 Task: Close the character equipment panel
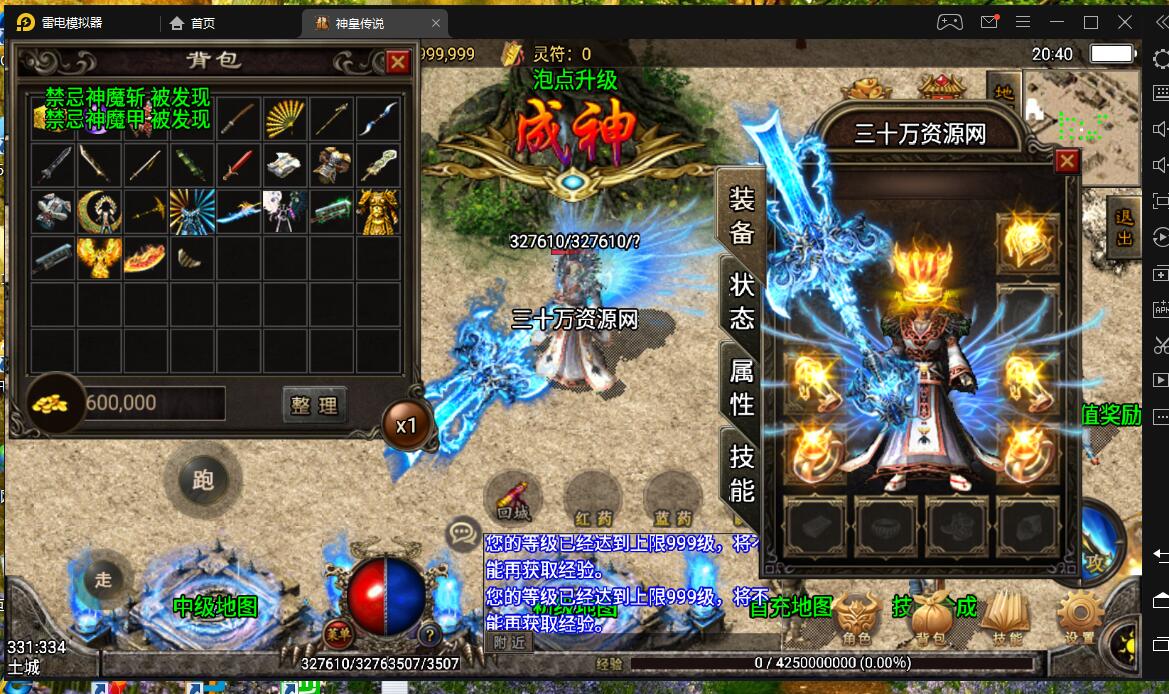(x=1067, y=161)
